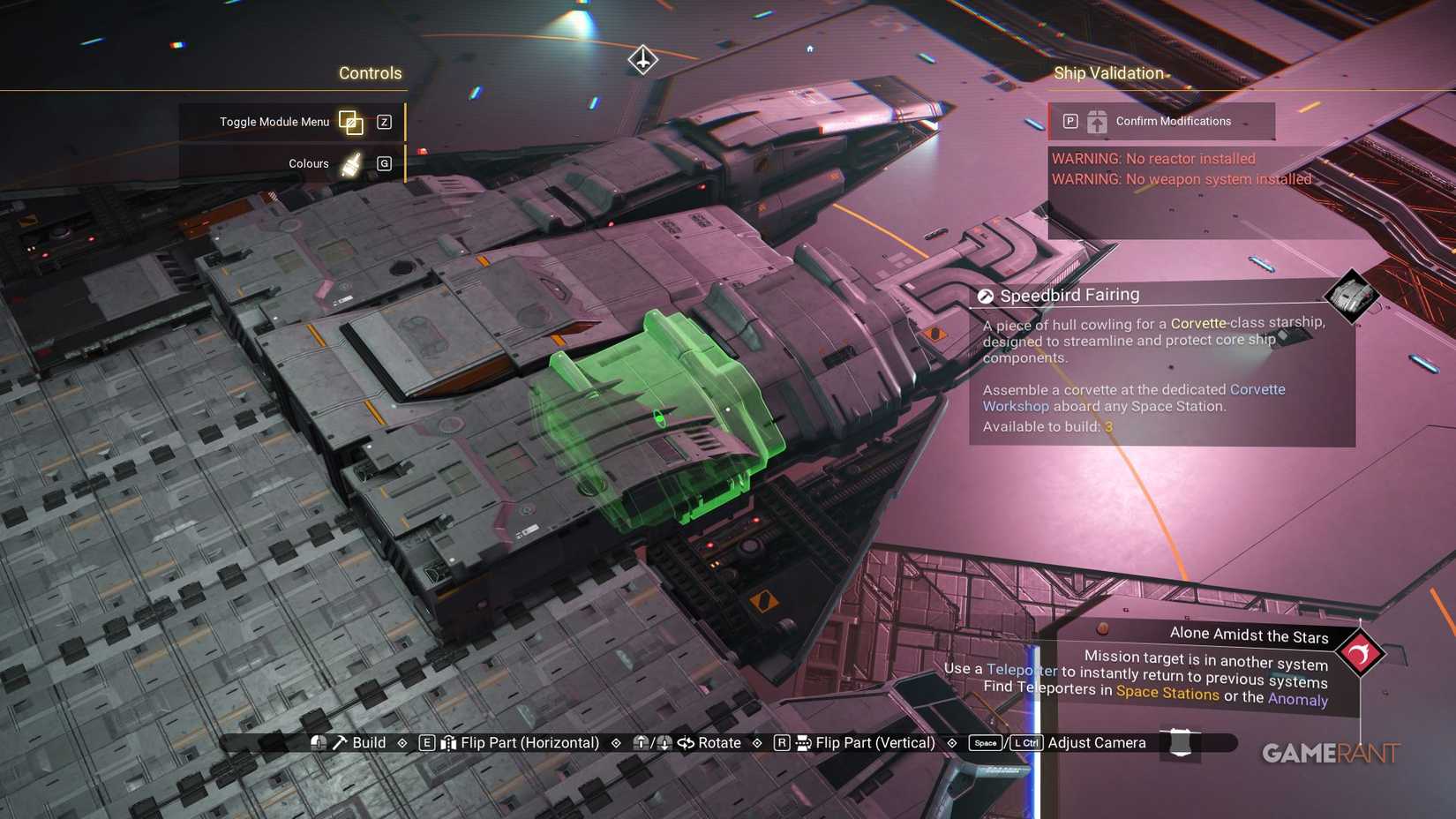This screenshot has height=819, width=1456.
Task: Open the Colours paint option
Action: click(309, 164)
